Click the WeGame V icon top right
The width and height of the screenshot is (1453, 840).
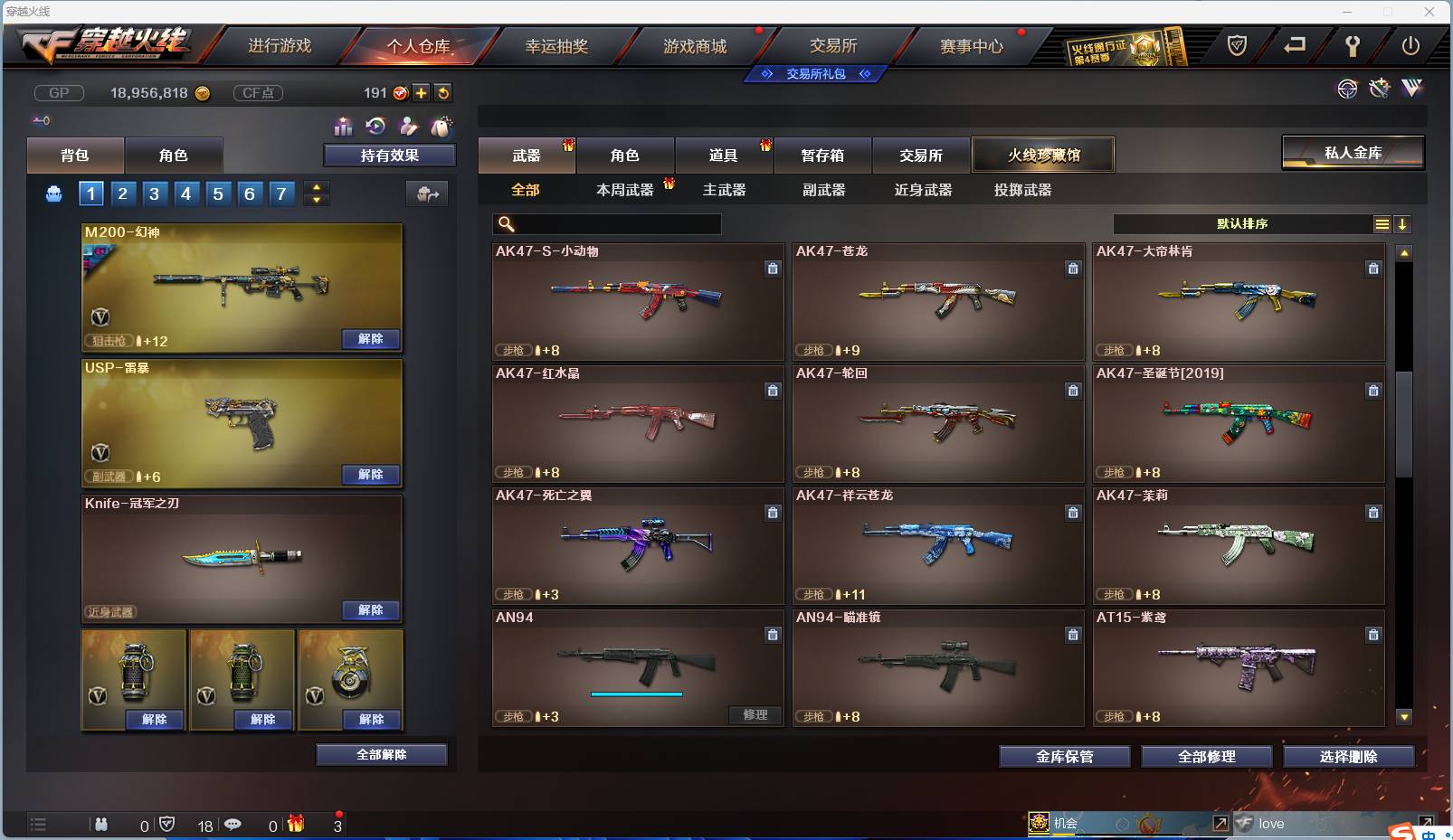pos(1412,90)
